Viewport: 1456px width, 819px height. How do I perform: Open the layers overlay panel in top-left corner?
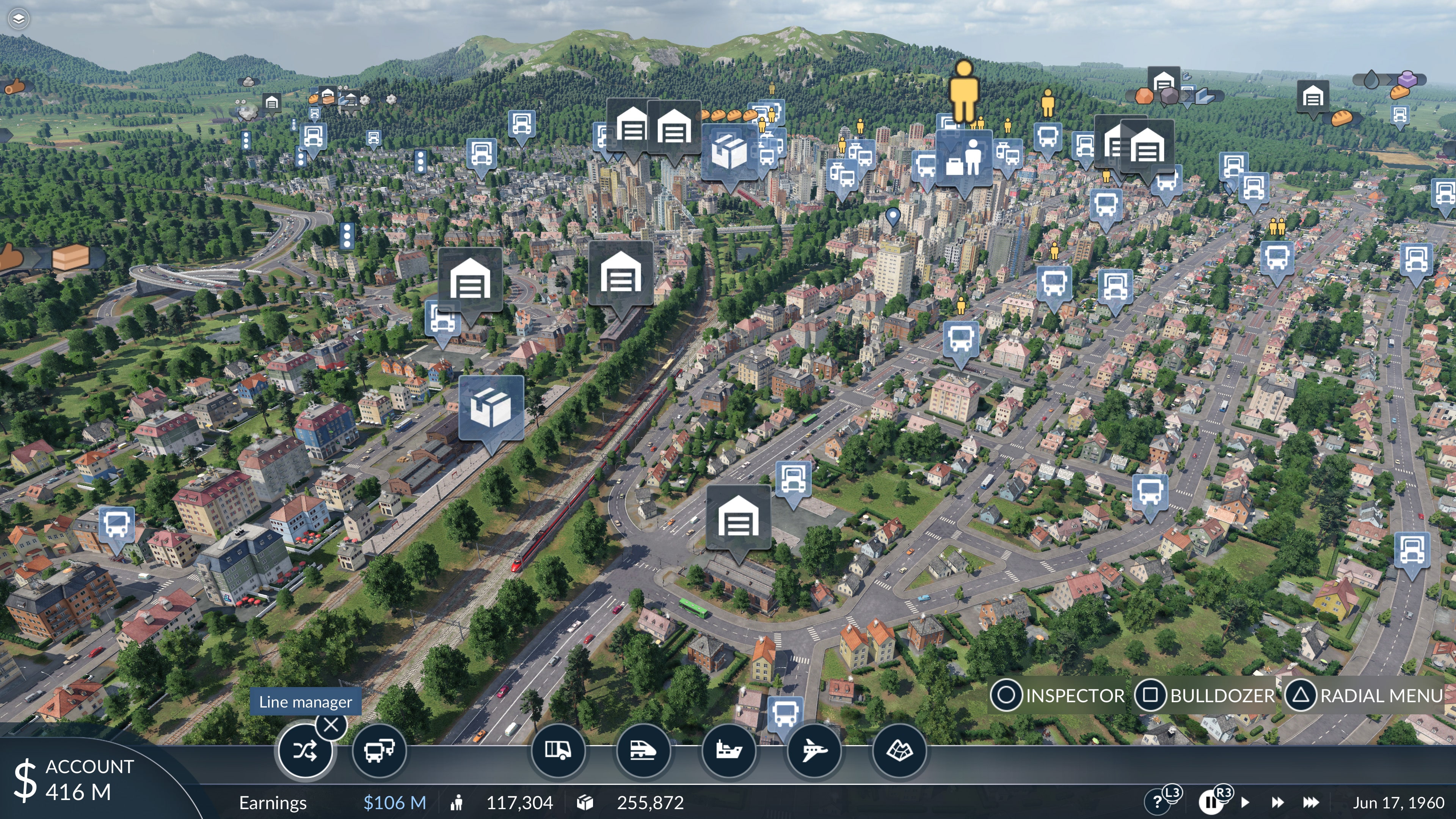(19, 19)
